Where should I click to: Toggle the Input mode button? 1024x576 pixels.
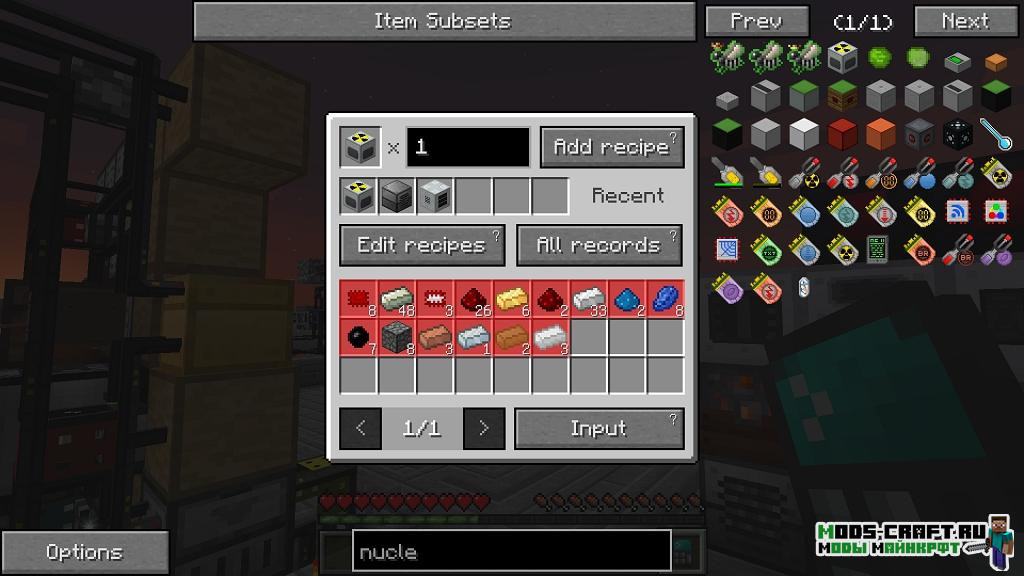[x=599, y=428]
